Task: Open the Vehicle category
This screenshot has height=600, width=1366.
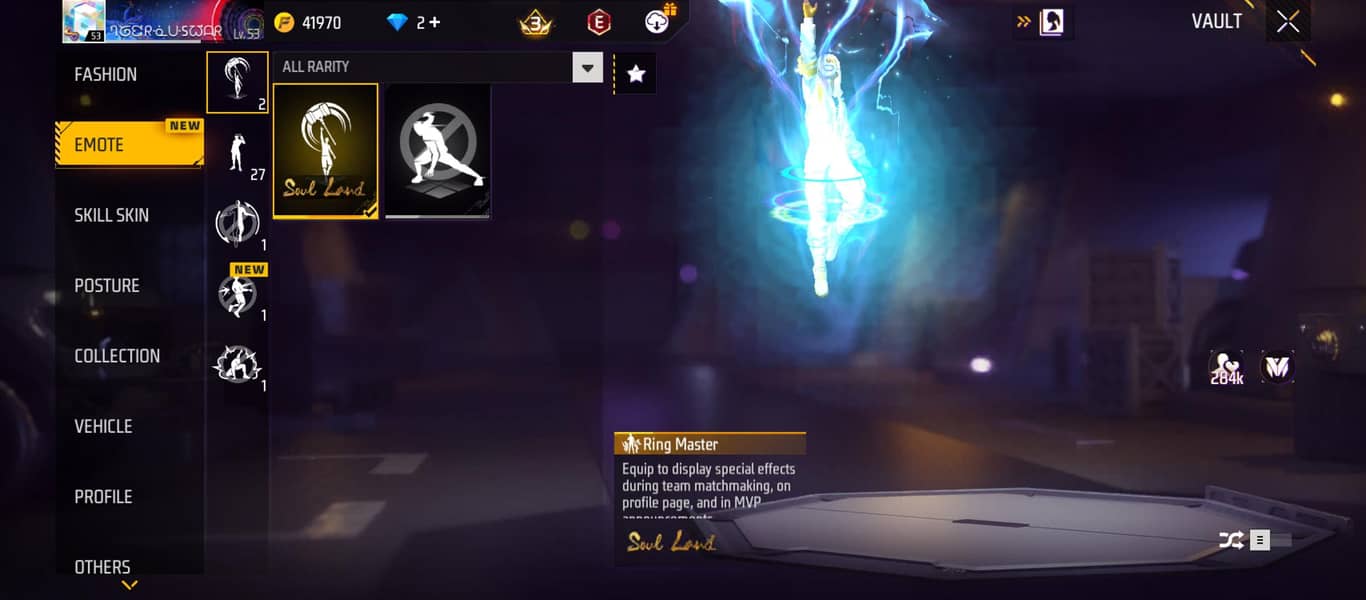Action: click(x=103, y=426)
